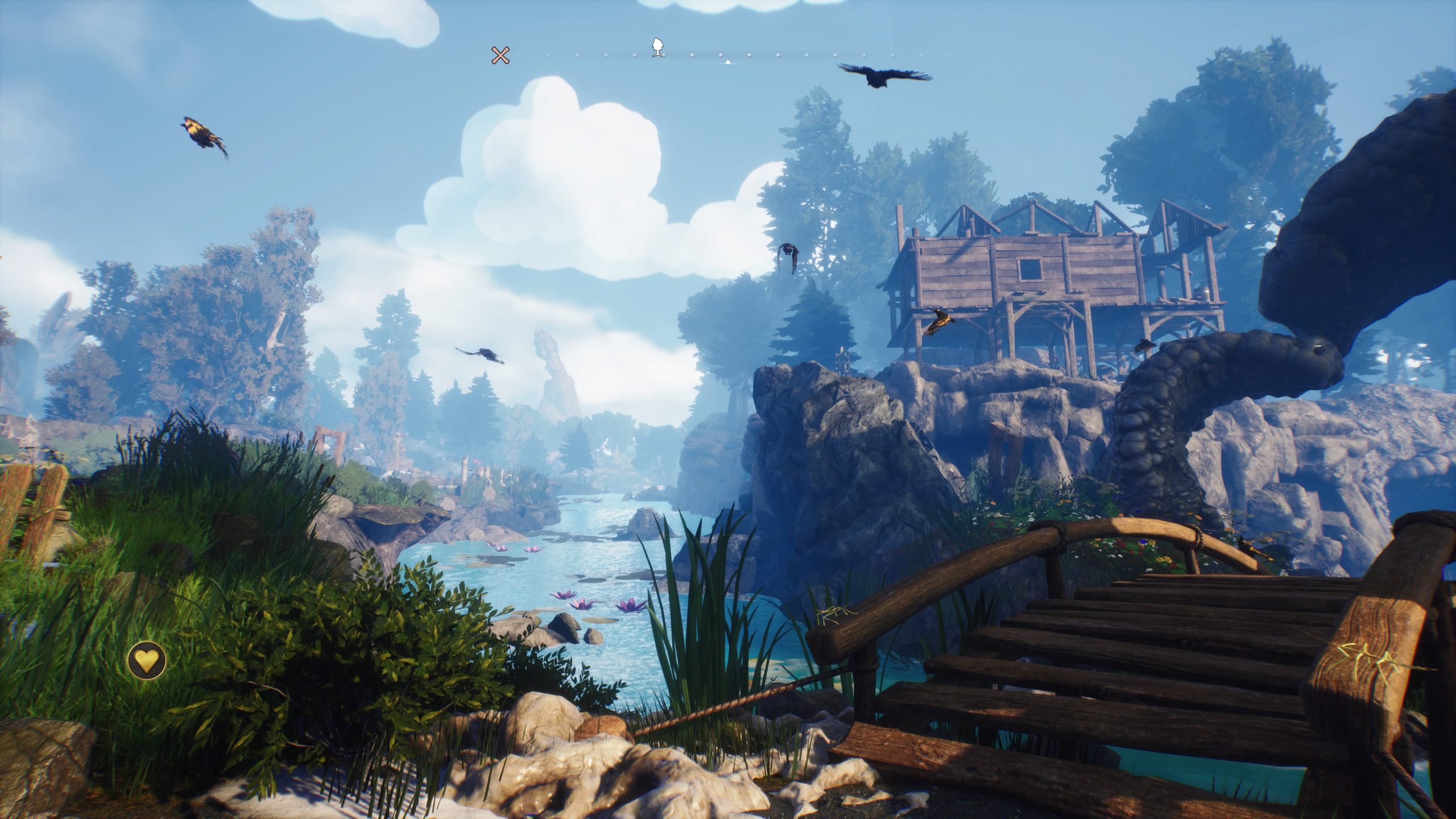Select the white arrowhead waypoint on the compass
The height and width of the screenshot is (819, 1456).
(x=658, y=47)
